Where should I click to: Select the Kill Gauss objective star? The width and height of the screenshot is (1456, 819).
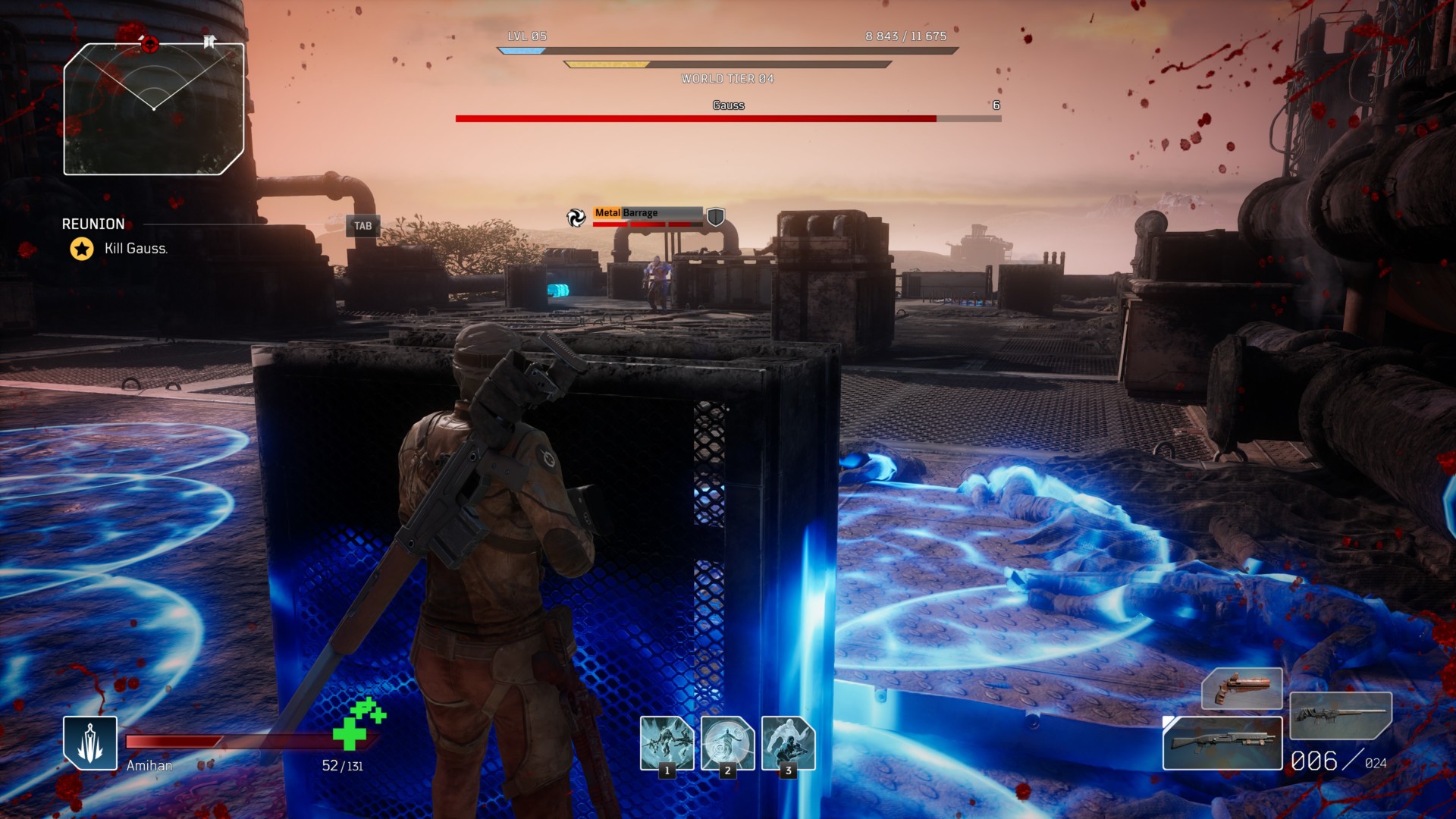pos(82,249)
